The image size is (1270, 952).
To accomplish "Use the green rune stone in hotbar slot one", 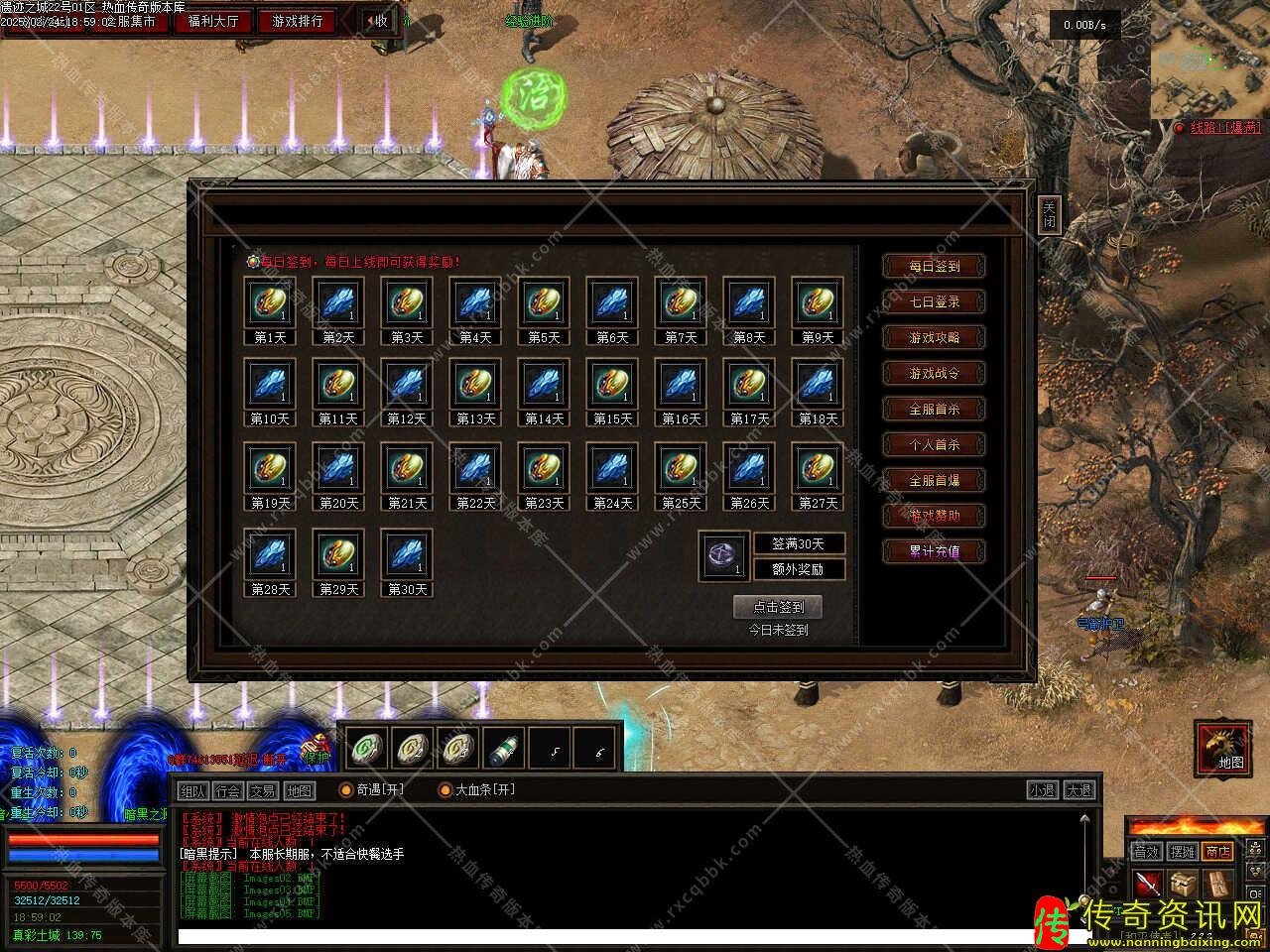I will [365, 748].
